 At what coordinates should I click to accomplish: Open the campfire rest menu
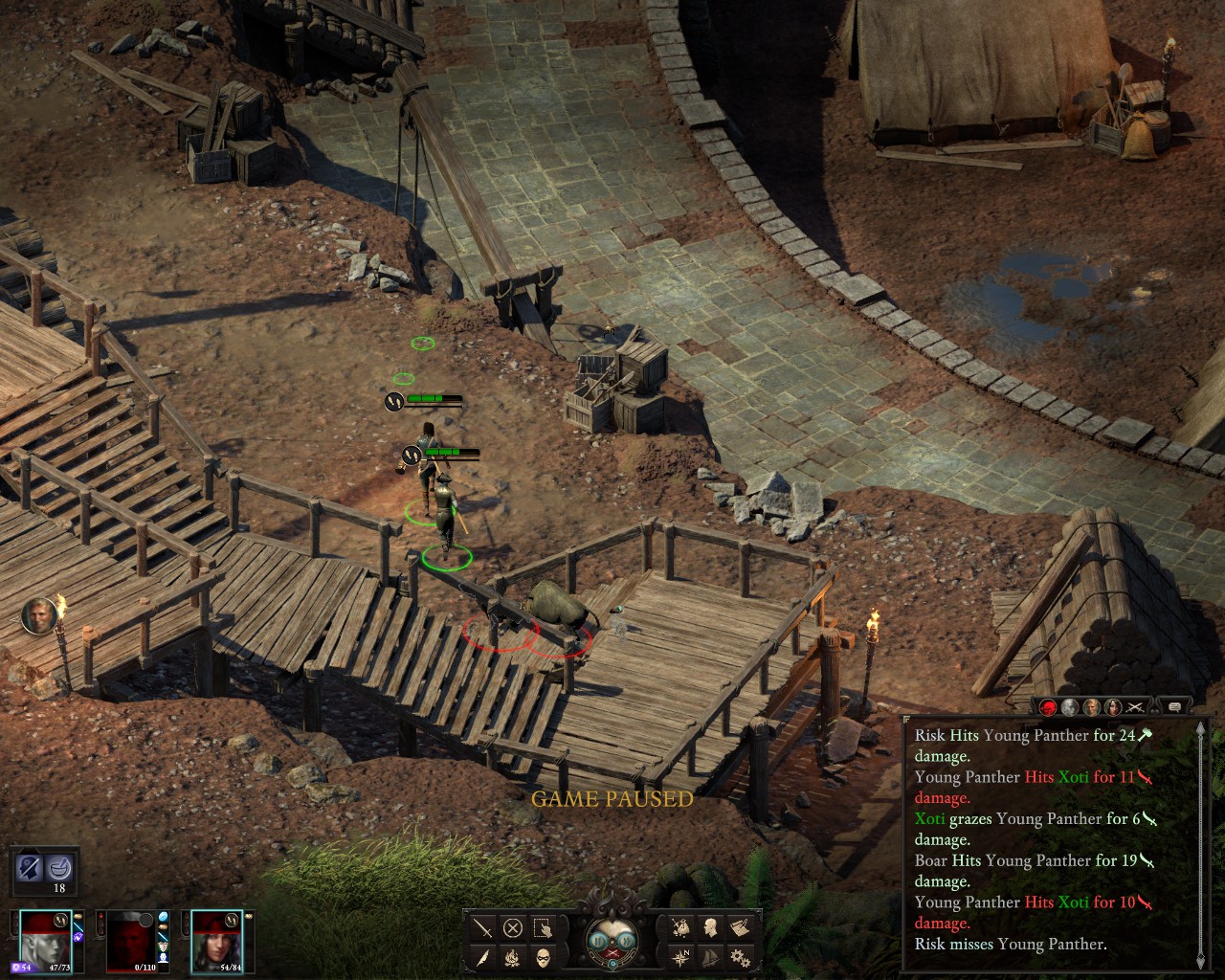(513, 957)
